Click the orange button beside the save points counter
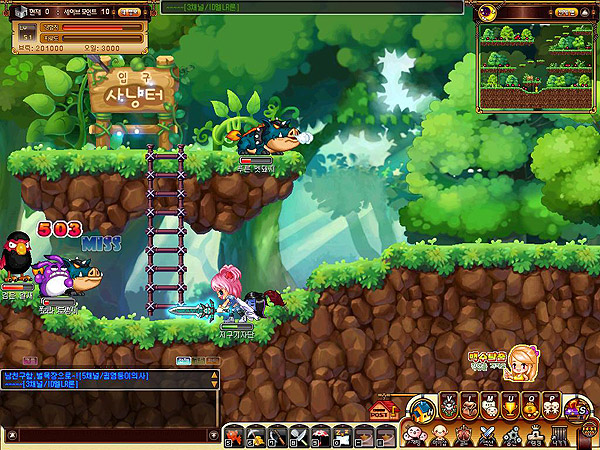Viewport: 600px width, 450px height. coord(129,12)
